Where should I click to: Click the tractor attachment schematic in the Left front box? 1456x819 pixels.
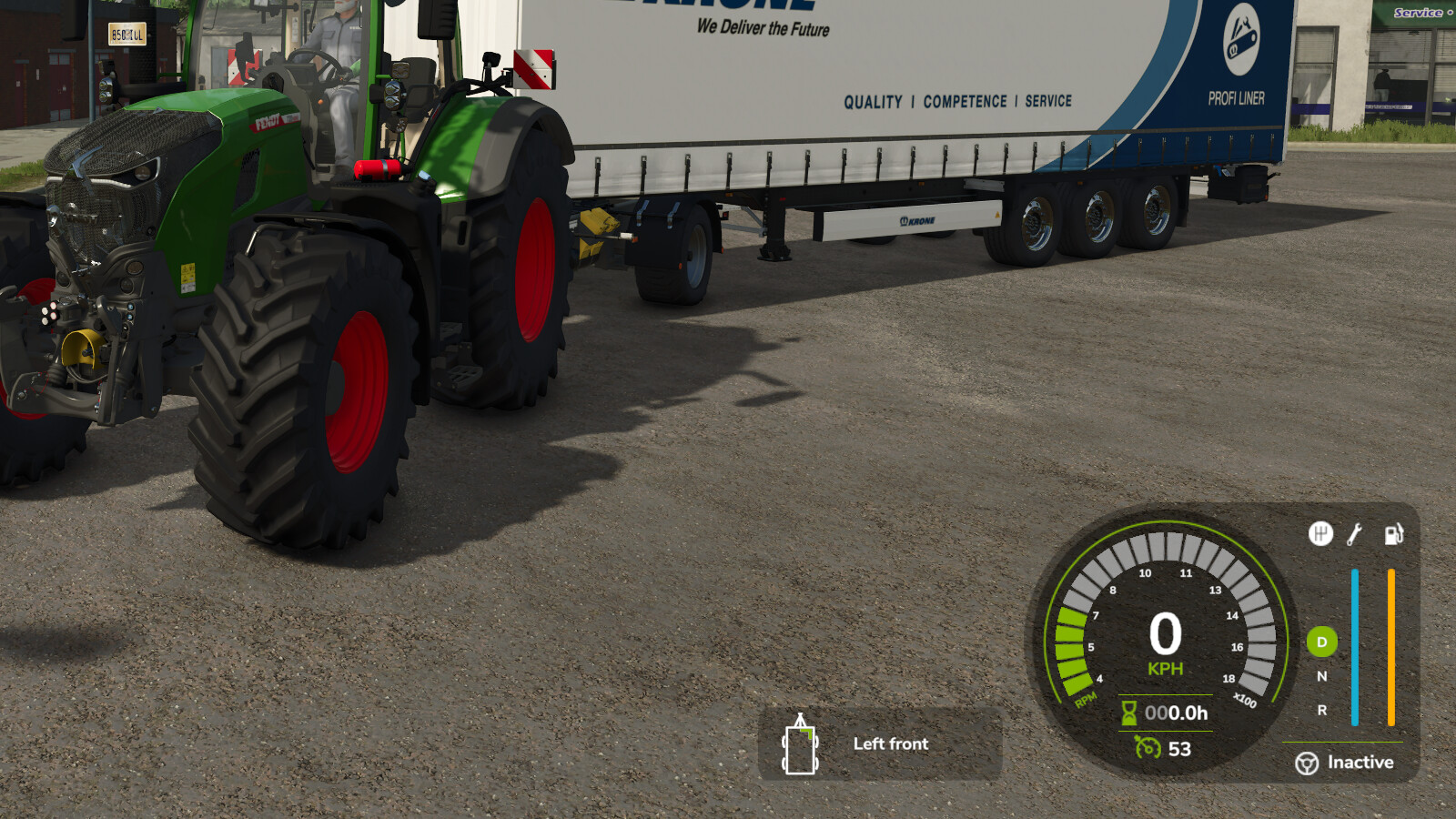799,744
